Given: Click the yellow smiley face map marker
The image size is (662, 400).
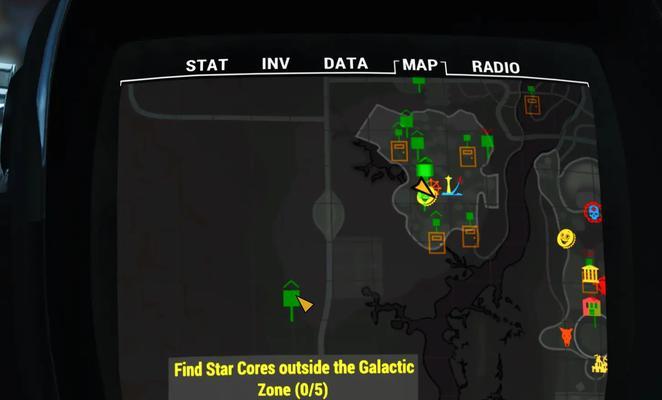Looking at the screenshot, I should click(566, 238).
